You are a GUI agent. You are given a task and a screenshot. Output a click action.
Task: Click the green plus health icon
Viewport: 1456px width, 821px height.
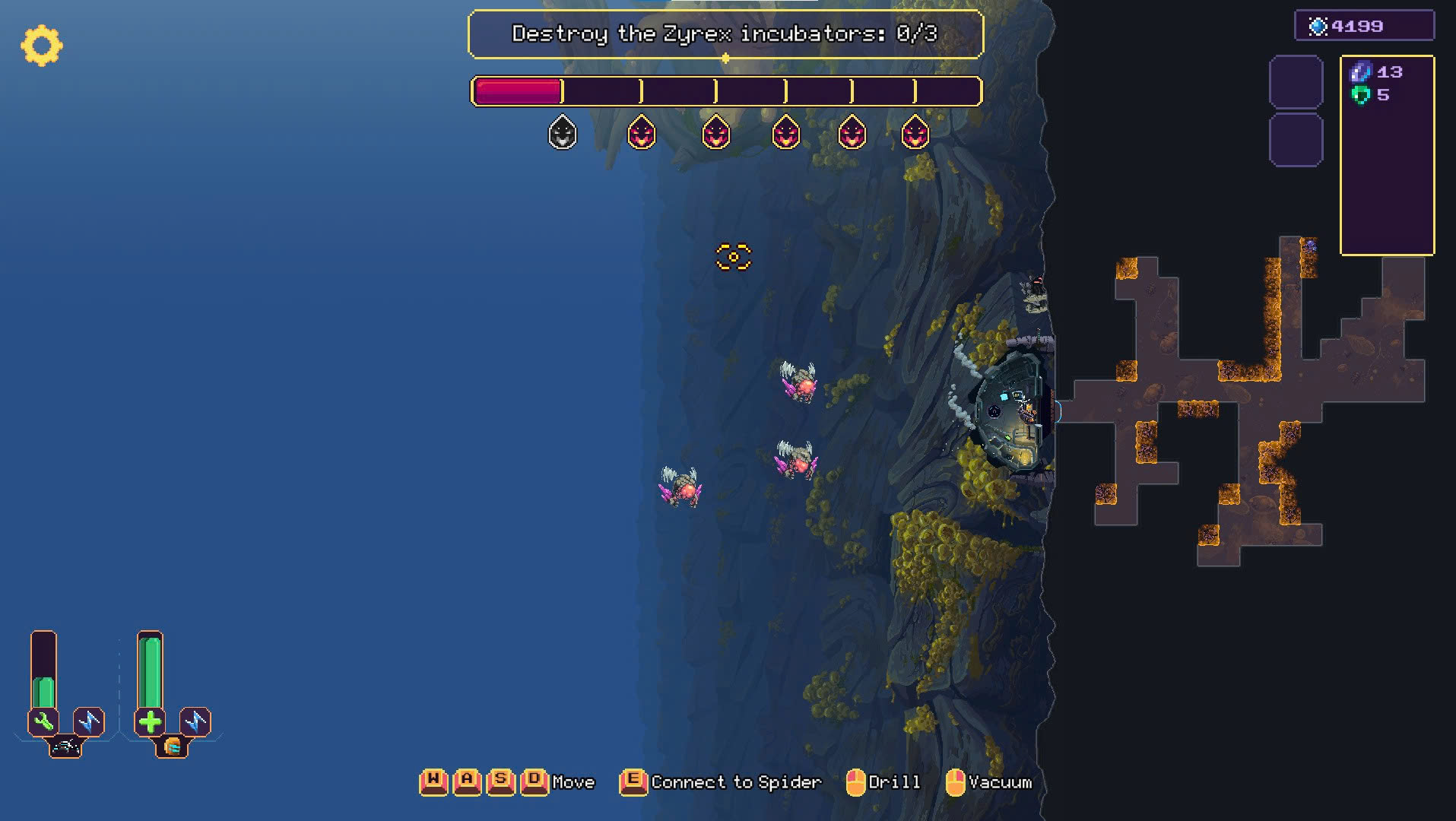[x=150, y=721]
